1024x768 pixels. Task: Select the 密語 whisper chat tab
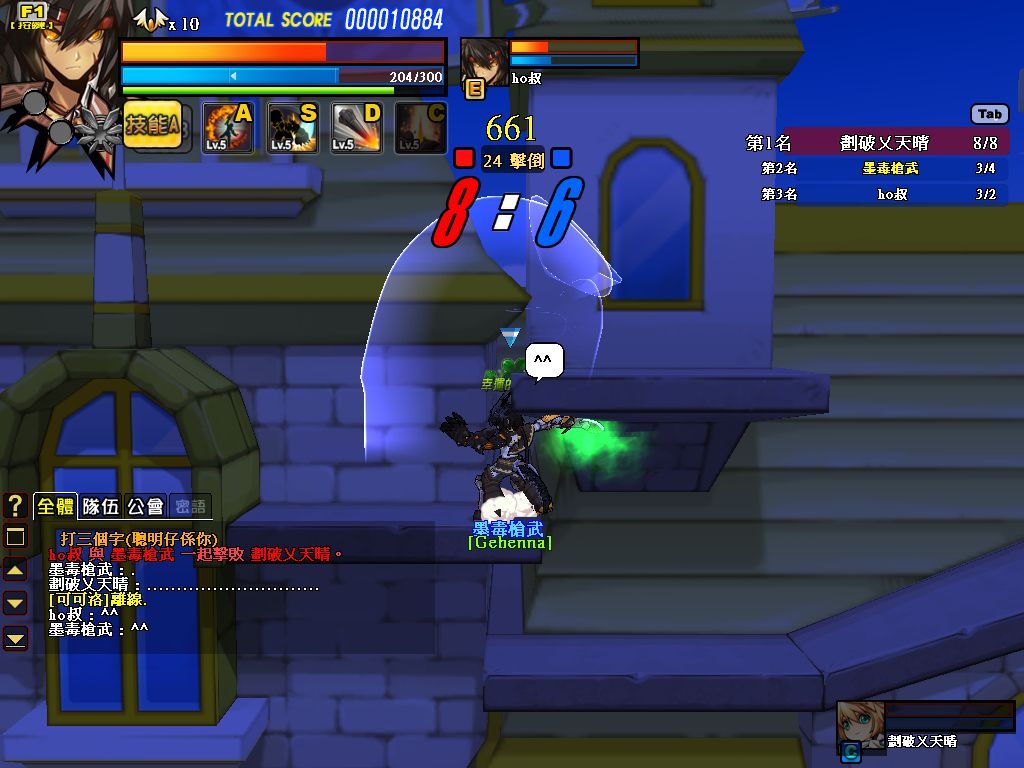[190, 506]
